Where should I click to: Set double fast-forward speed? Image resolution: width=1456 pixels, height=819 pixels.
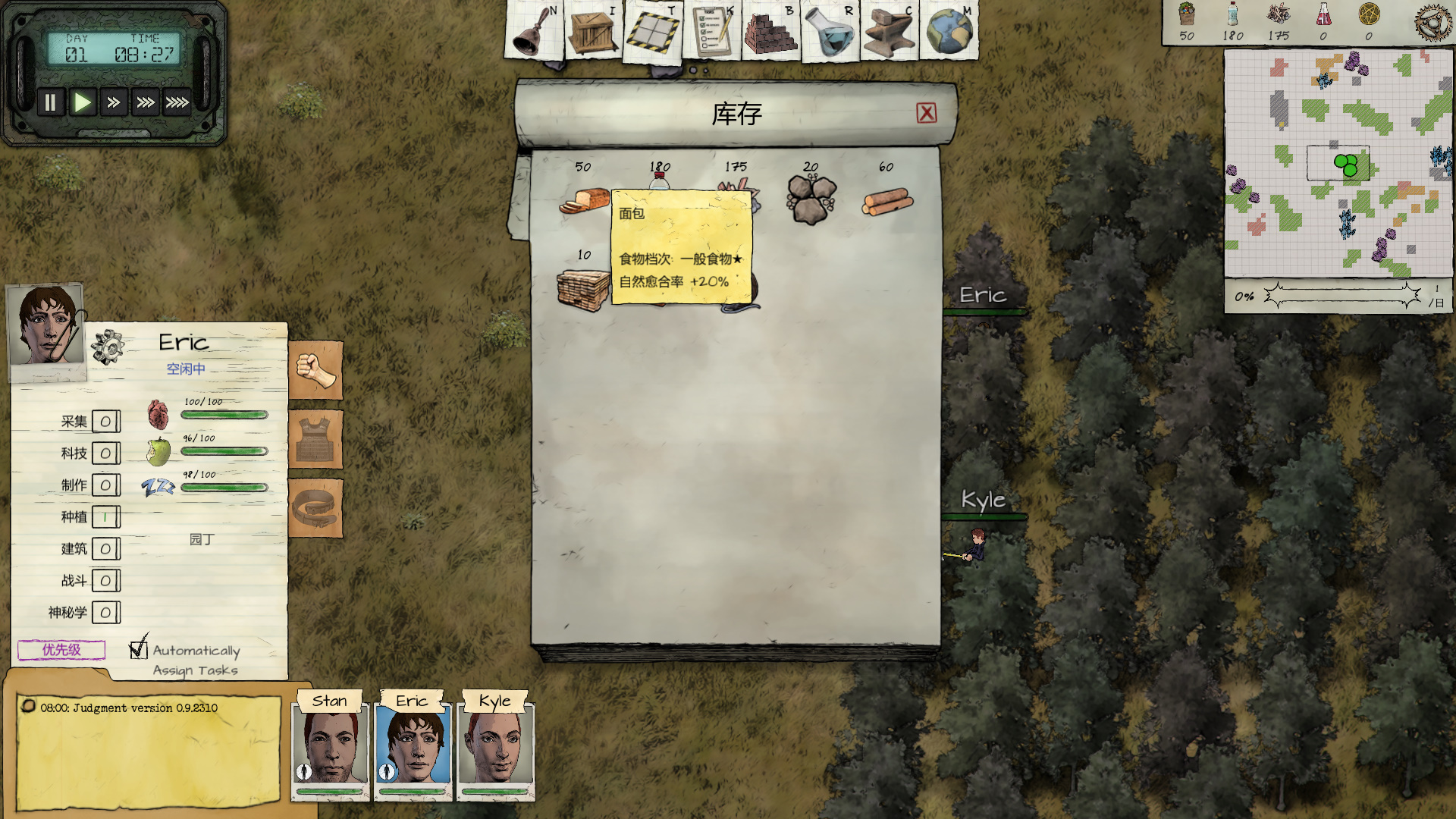point(114,102)
